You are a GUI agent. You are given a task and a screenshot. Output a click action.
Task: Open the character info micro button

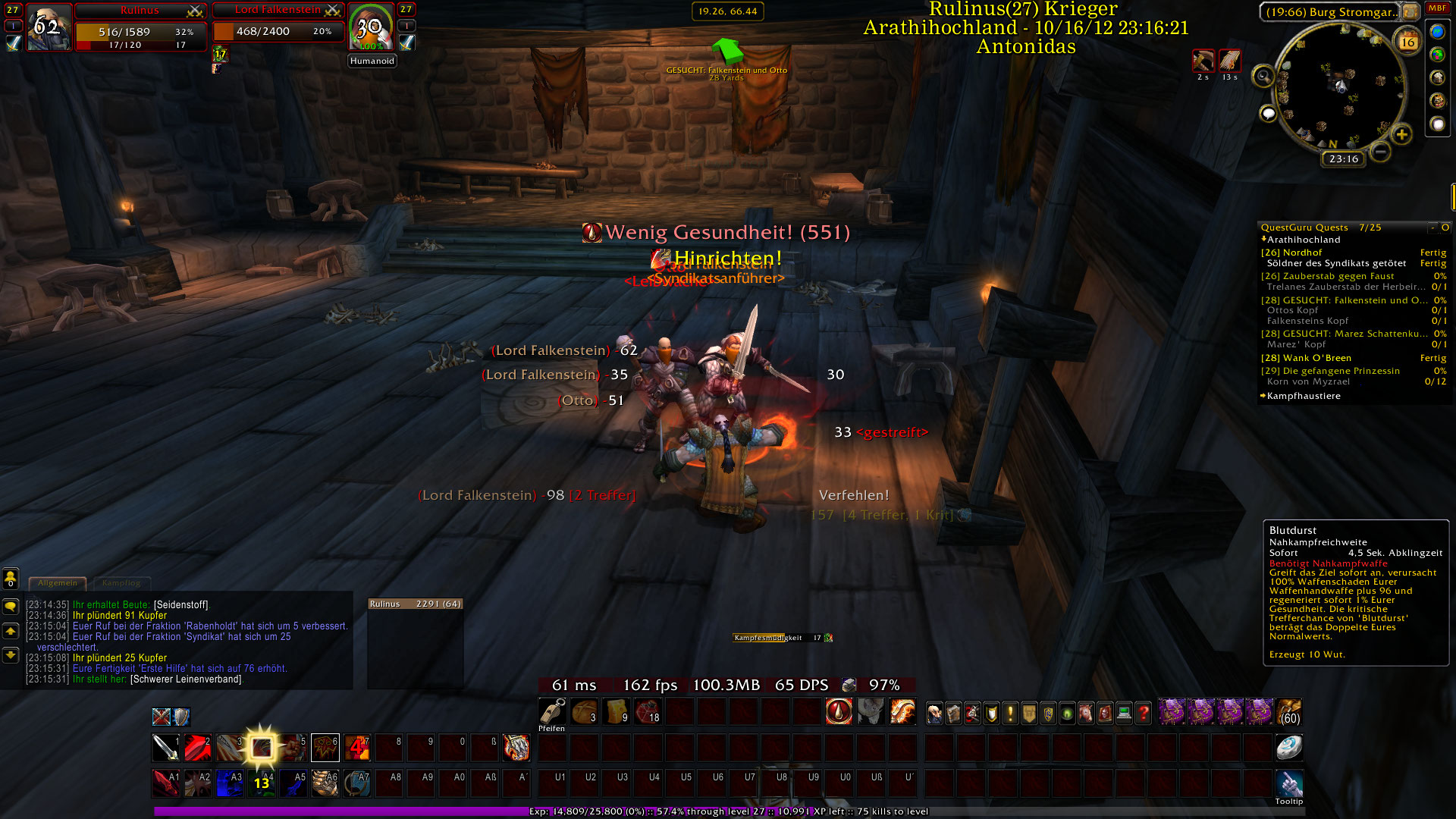[x=934, y=713]
